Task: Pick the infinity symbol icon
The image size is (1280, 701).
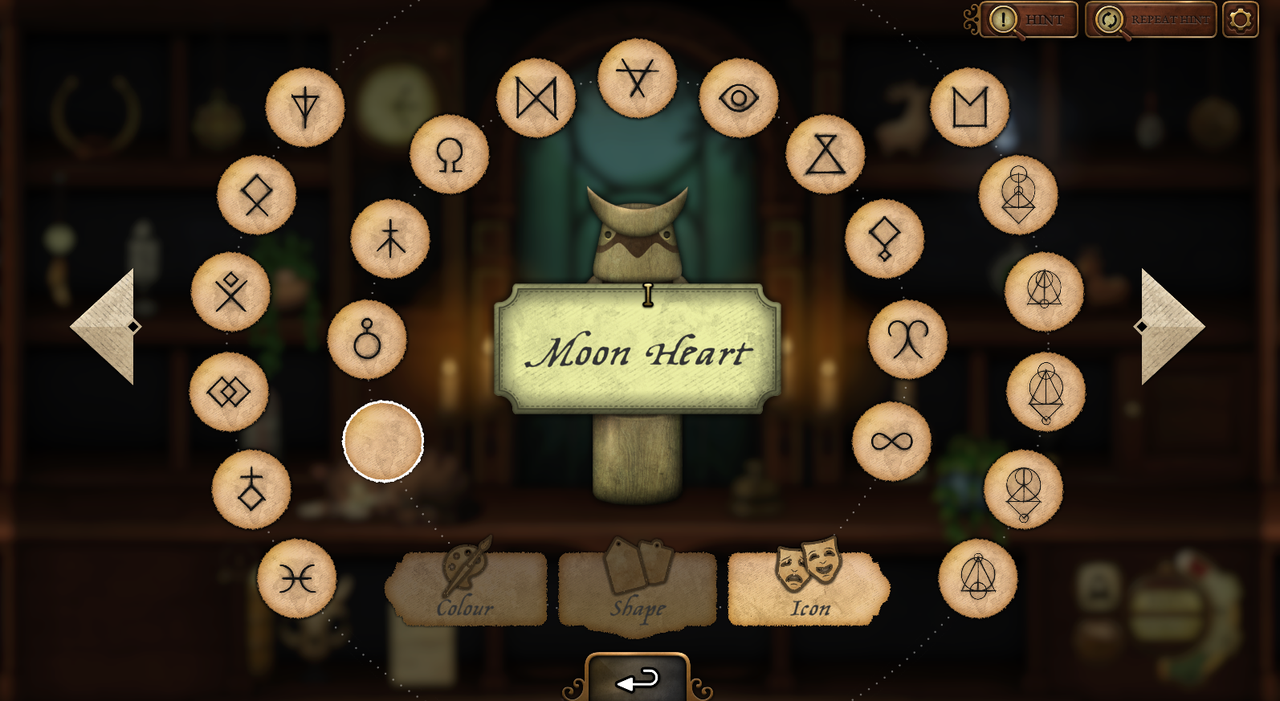Action: tap(892, 441)
